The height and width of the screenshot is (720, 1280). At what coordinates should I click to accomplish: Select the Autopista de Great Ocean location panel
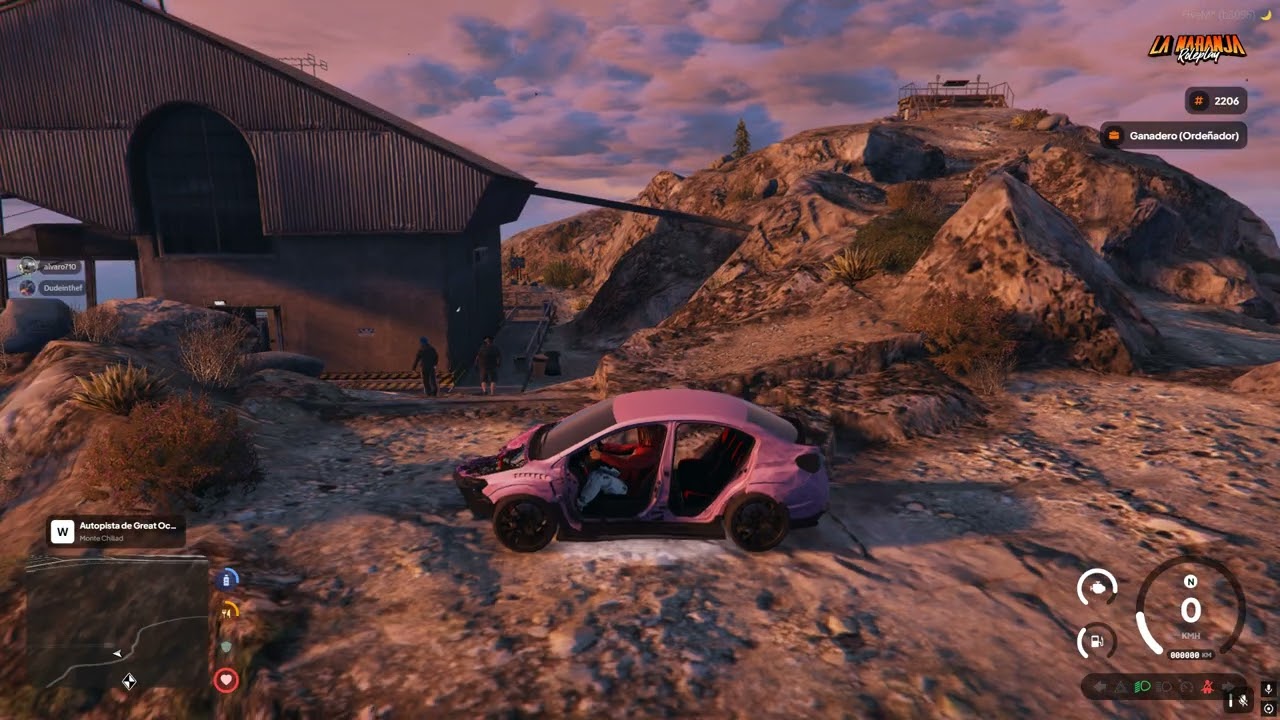click(x=116, y=530)
